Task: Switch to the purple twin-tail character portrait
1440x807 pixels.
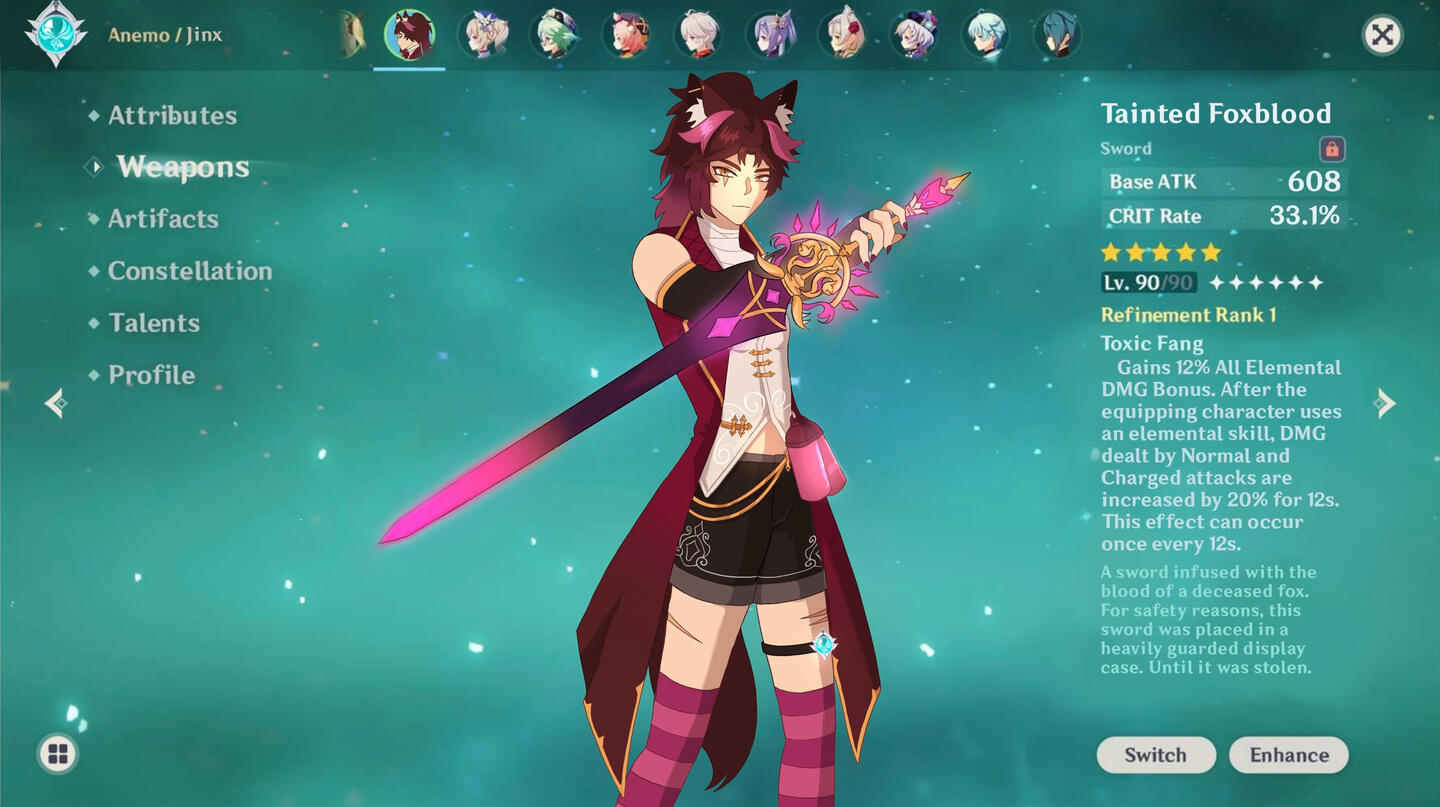Action: (771, 35)
